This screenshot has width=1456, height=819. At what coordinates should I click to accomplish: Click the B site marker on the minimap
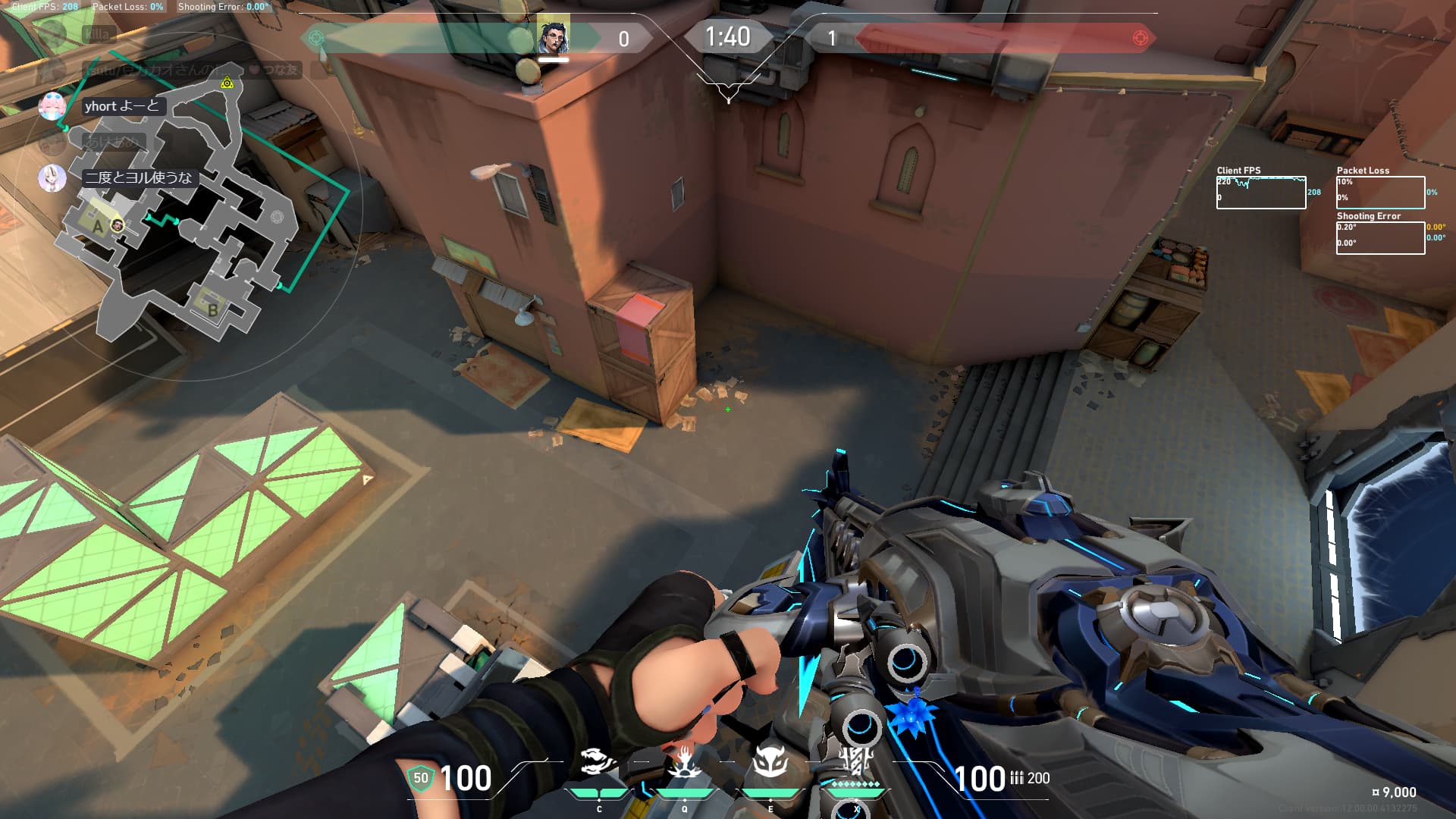(x=213, y=309)
